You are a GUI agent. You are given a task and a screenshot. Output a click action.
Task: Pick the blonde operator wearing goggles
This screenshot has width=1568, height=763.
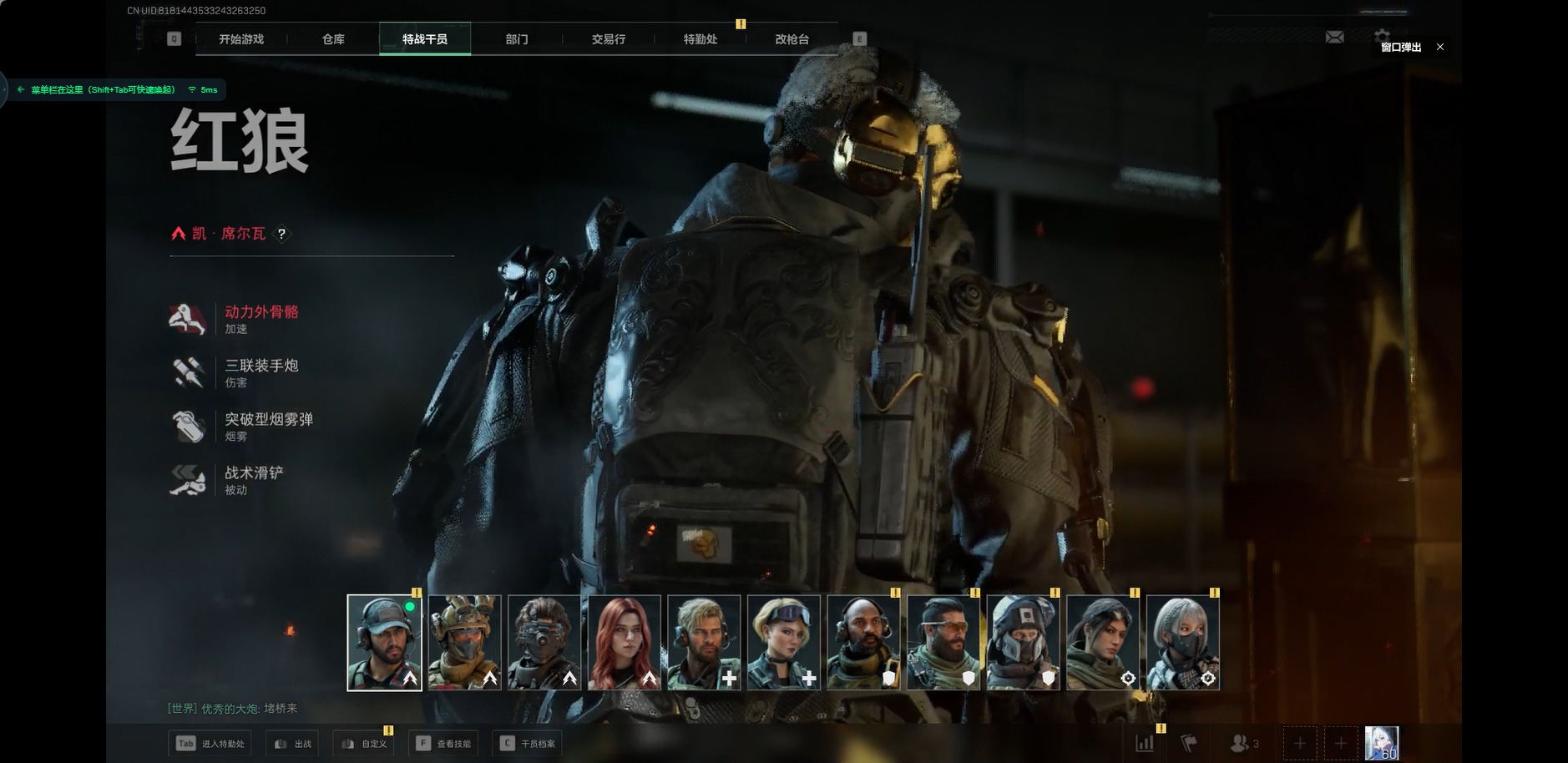pos(783,642)
